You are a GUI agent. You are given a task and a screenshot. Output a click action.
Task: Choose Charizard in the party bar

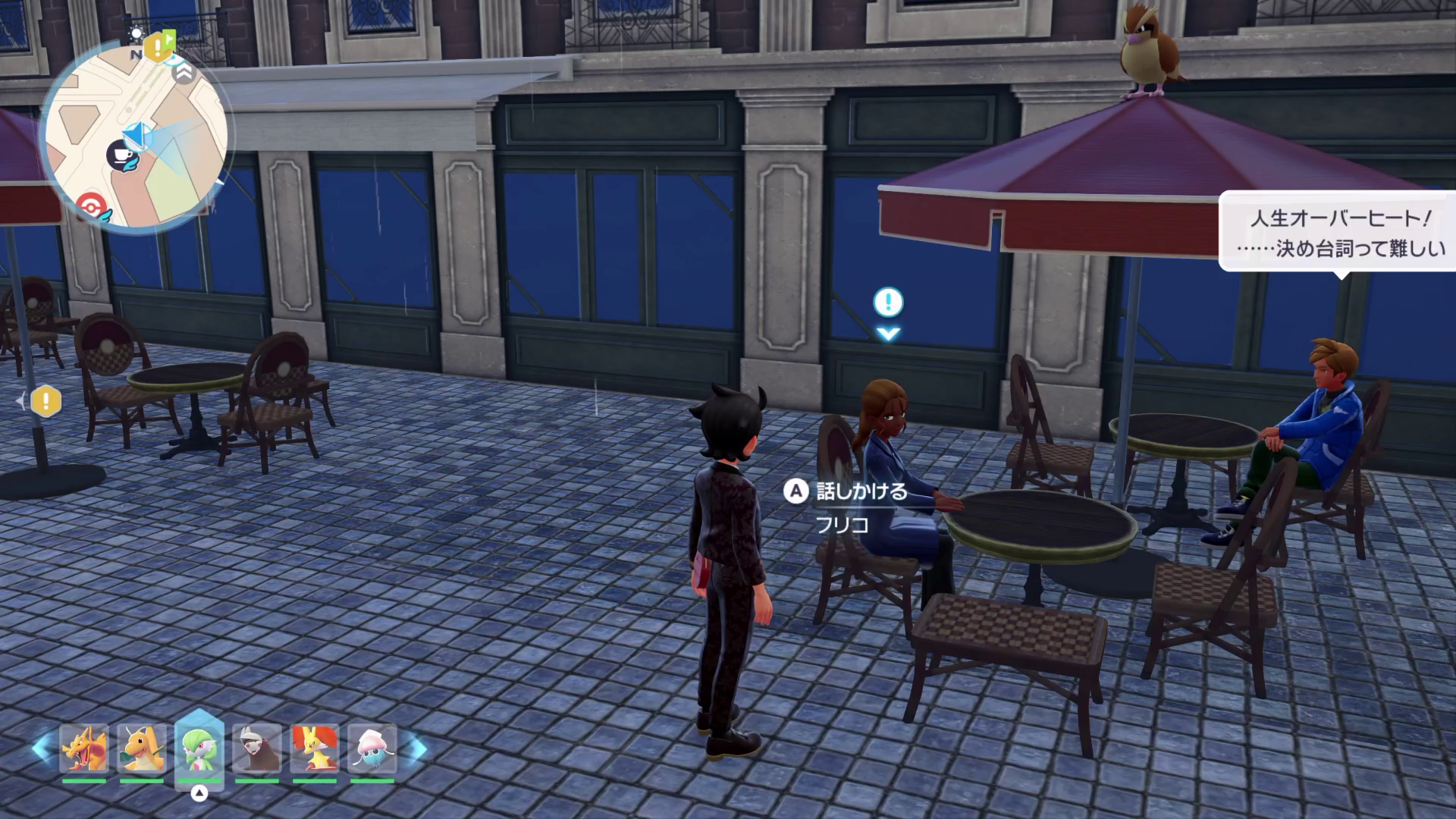tap(84, 748)
